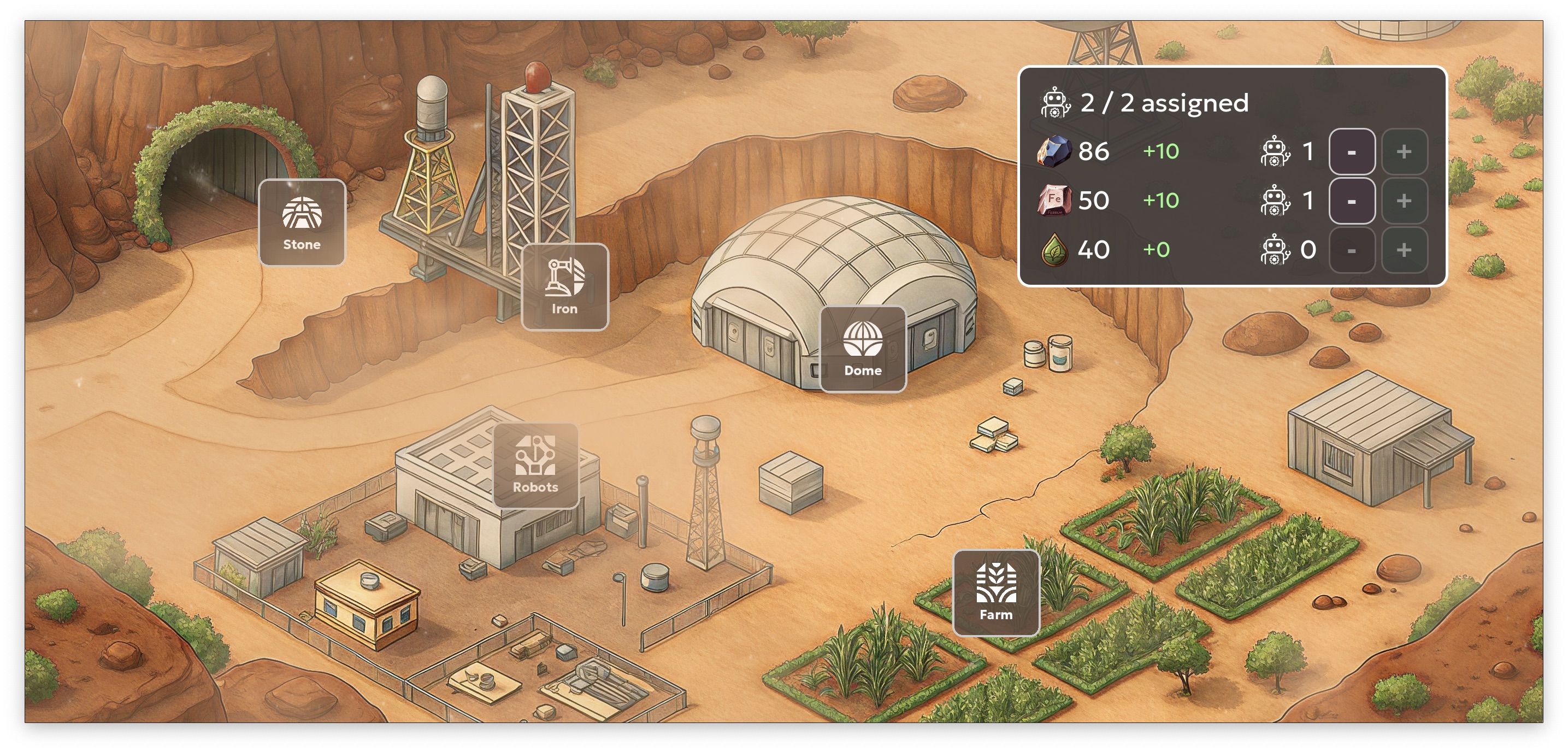
Task: Open the Robots facility marker
Action: (x=535, y=466)
